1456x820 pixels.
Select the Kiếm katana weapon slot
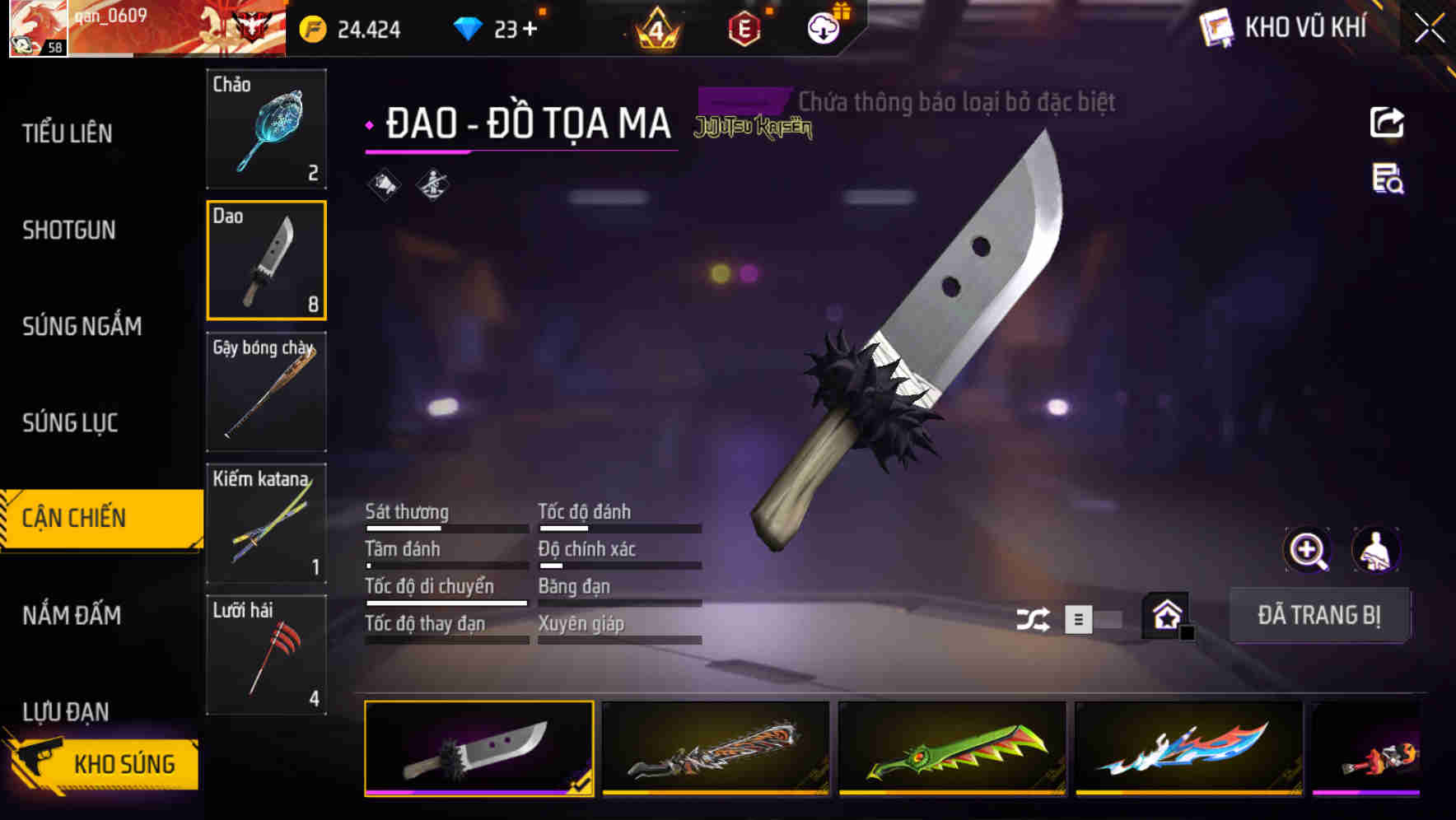click(266, 522)
